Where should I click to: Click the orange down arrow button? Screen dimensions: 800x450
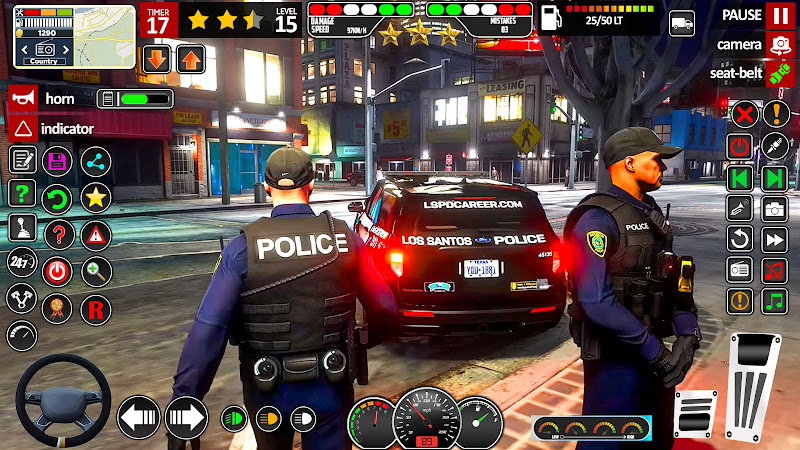pyautogui.click(x=156, y=58)
